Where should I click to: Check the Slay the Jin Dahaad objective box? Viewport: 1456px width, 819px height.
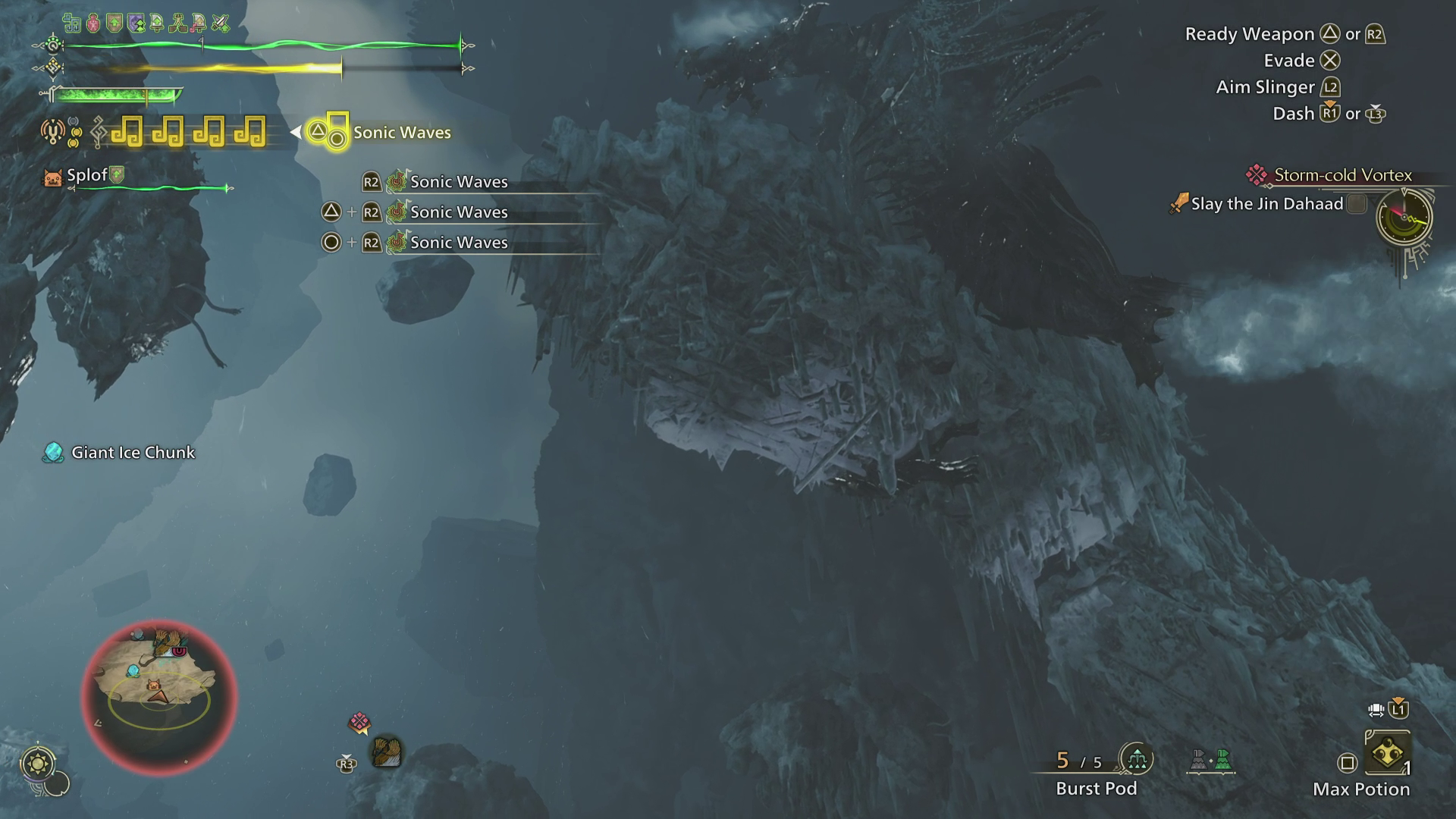click(1357, 204)
